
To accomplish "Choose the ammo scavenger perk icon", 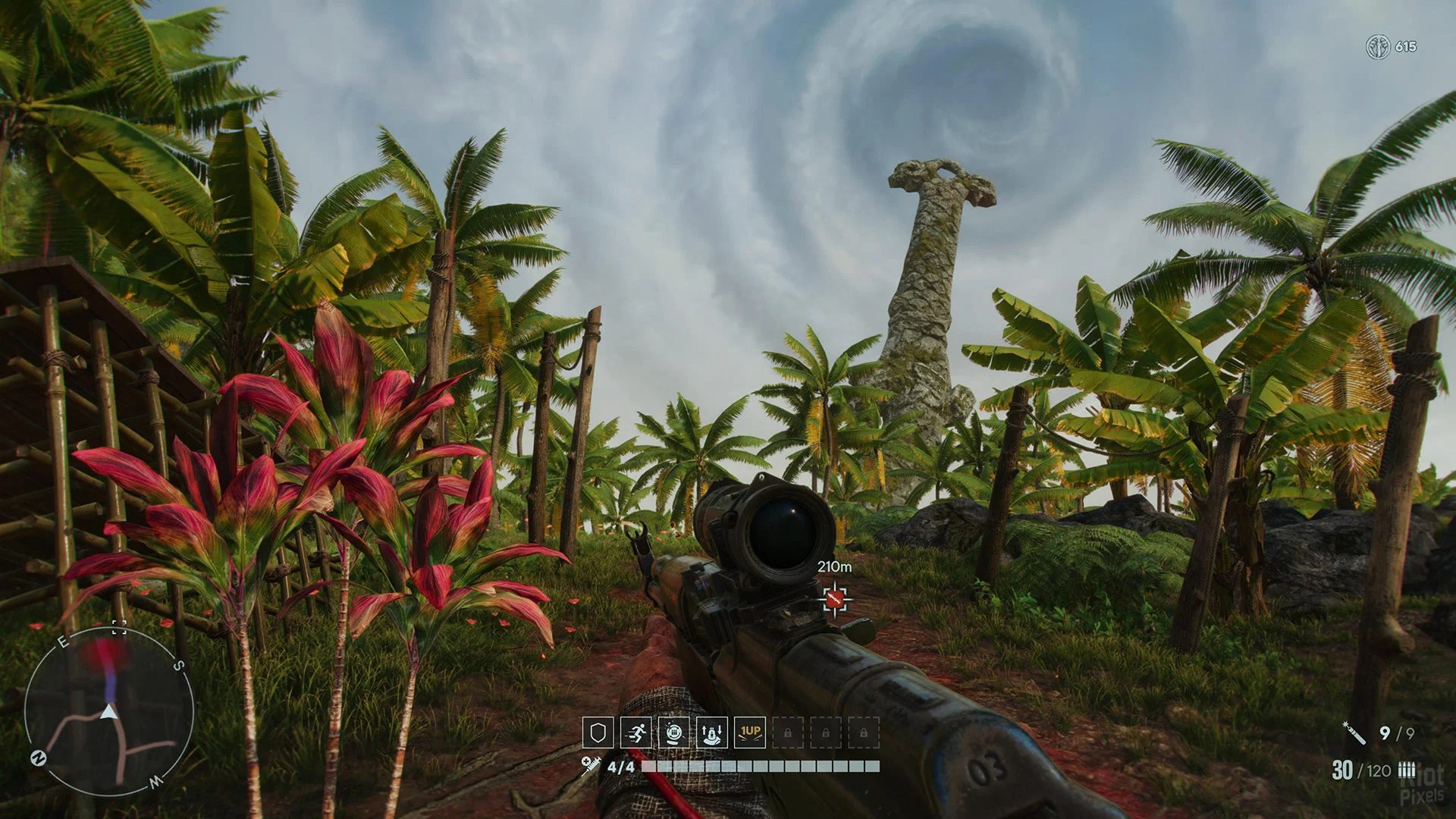I will pos(673,733).
